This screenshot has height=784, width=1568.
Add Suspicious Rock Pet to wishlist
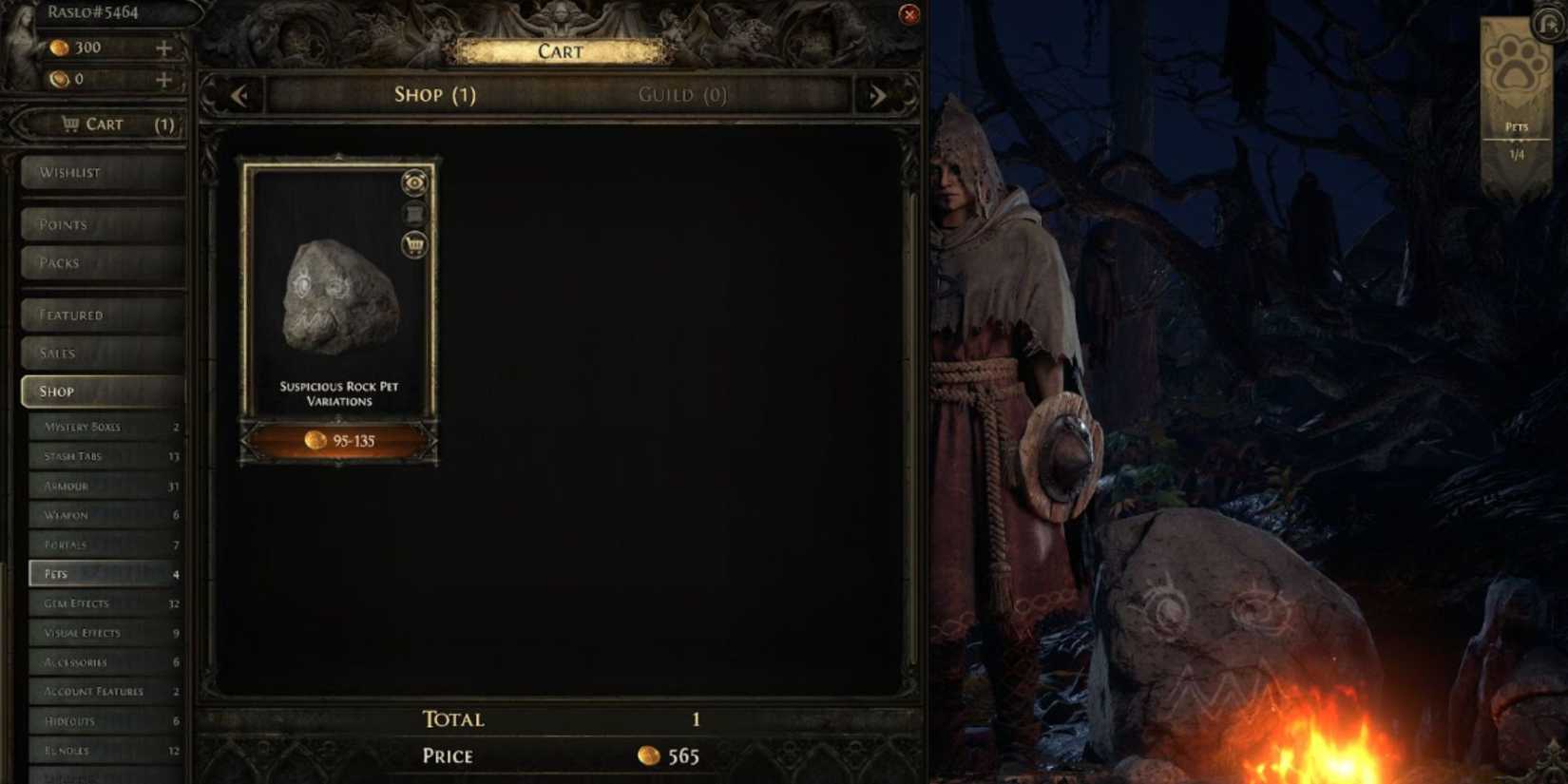(412, 213)
